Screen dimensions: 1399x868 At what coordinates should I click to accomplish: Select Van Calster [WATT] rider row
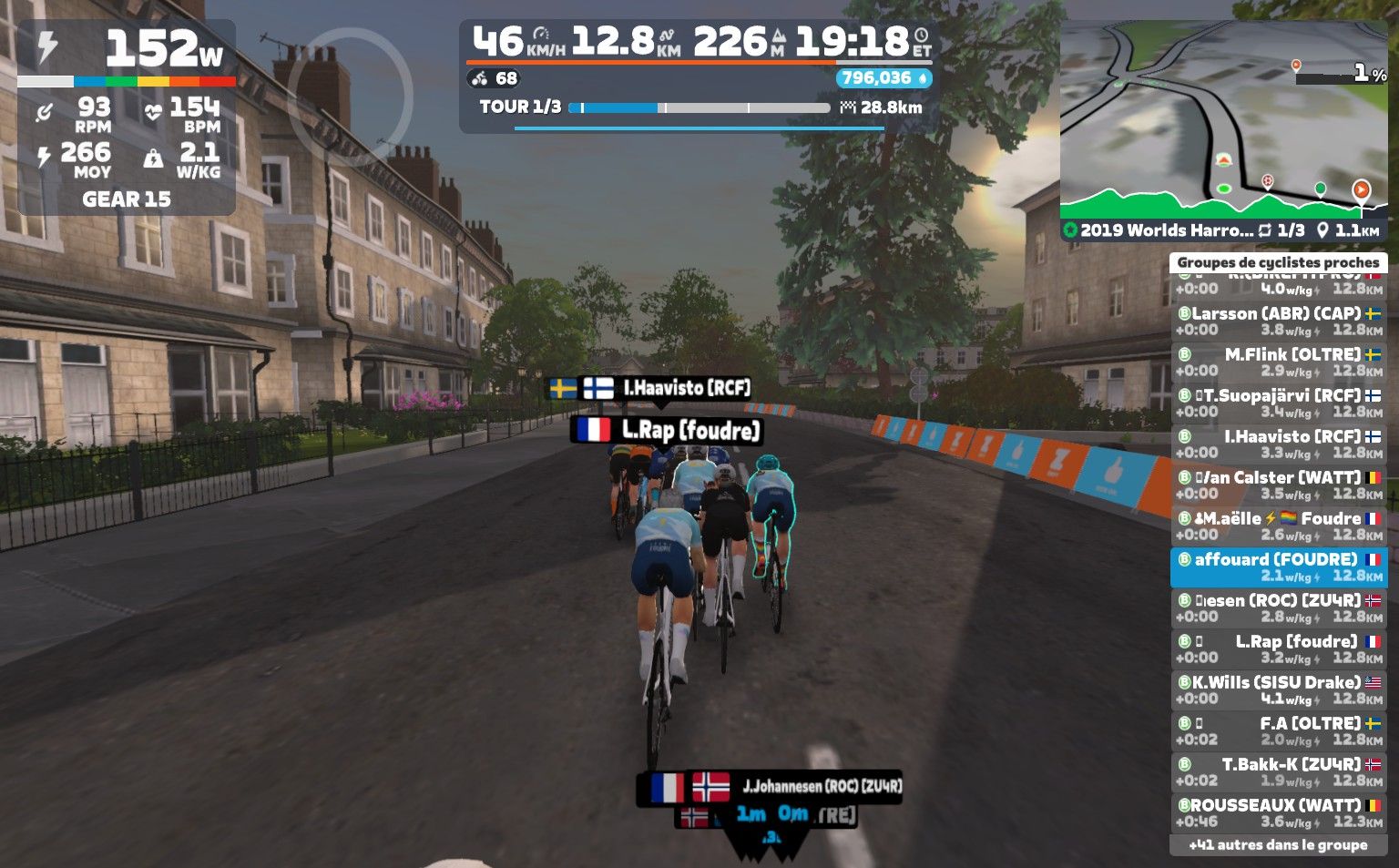[x=1278, y=485]
